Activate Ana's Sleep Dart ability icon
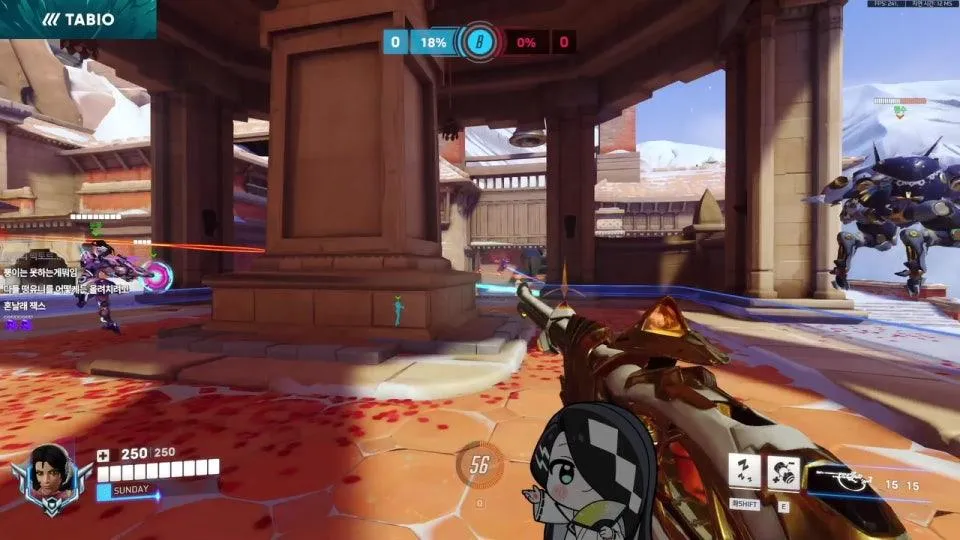Screen dimensions: 960x540 (x=744, y=470)
